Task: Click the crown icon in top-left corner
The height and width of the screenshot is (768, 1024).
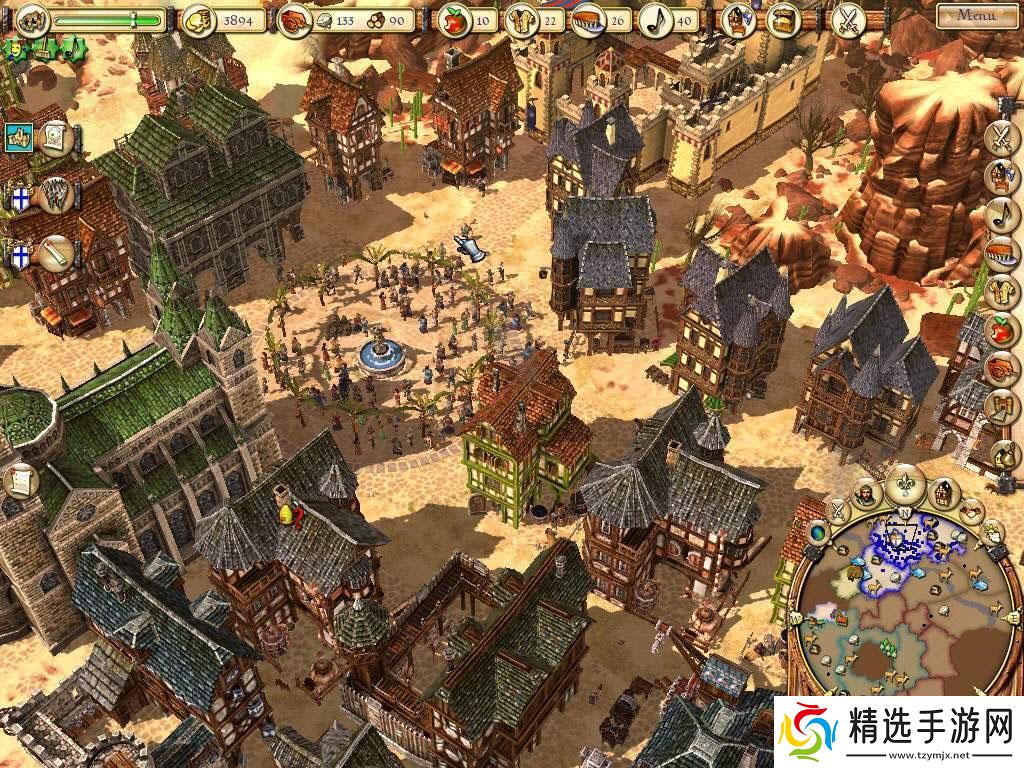Action: click(31, 18)
